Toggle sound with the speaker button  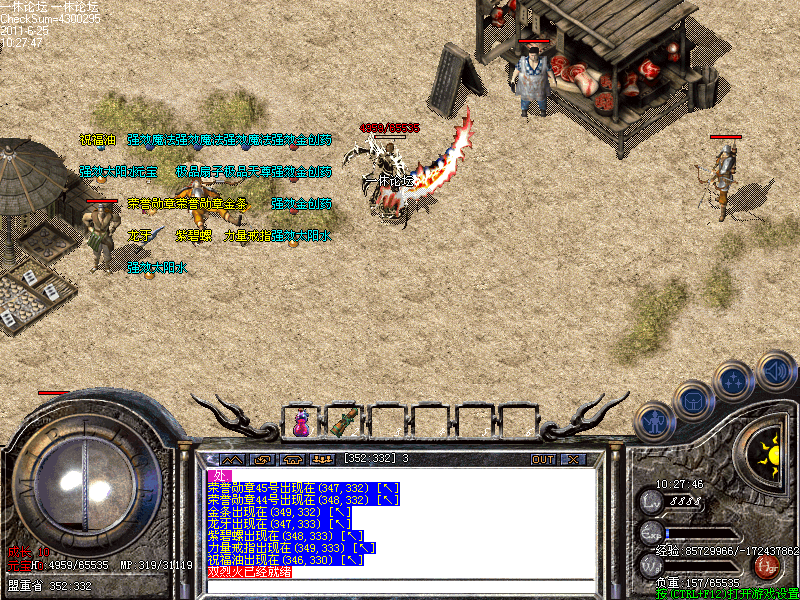coord(775,372)
